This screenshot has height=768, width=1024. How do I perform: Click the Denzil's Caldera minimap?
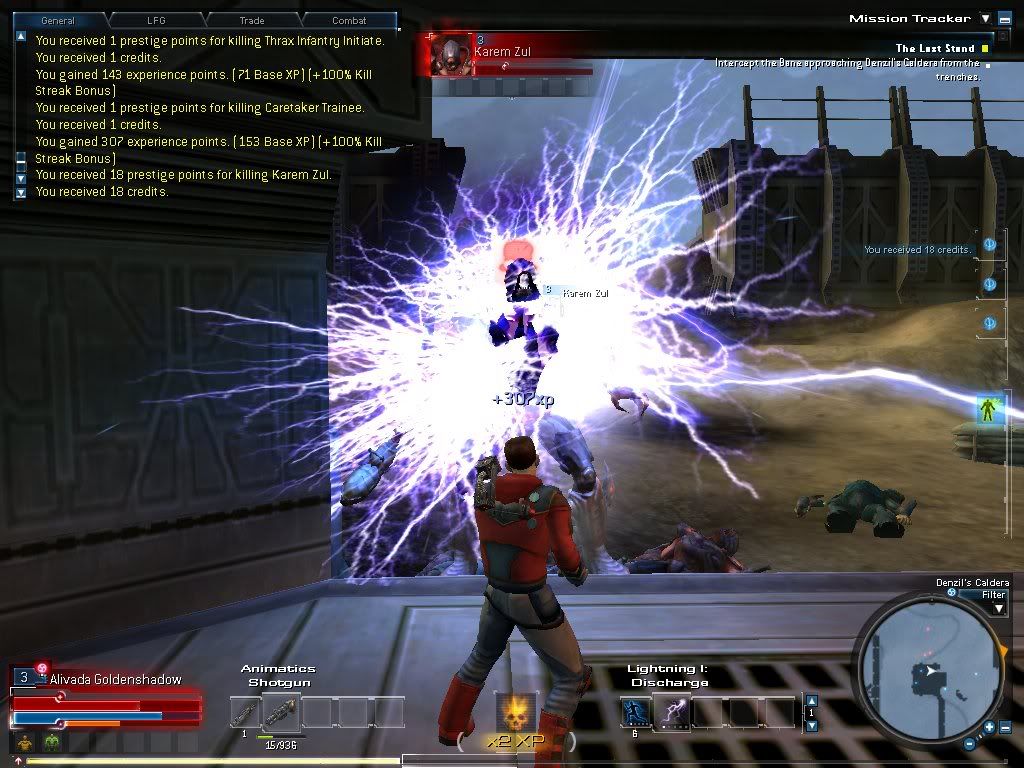point(927,672)
